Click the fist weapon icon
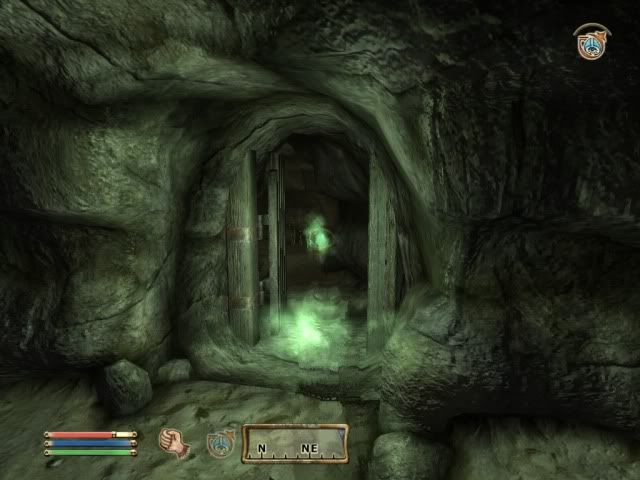 174,441
